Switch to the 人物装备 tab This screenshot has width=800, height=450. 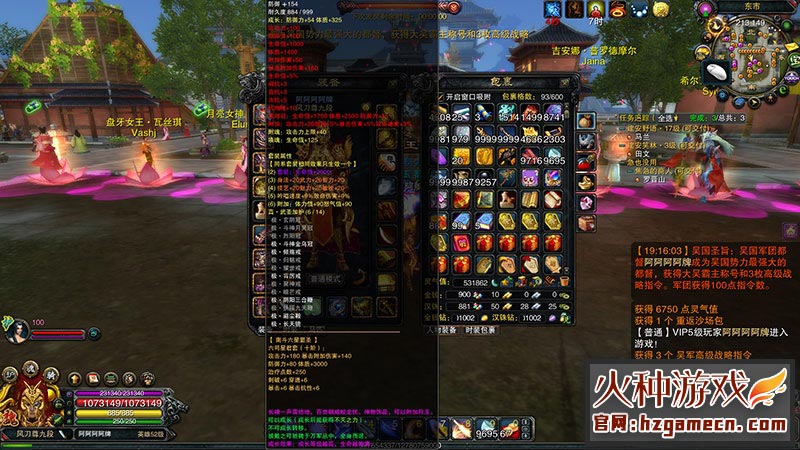[x=440, y=329]
